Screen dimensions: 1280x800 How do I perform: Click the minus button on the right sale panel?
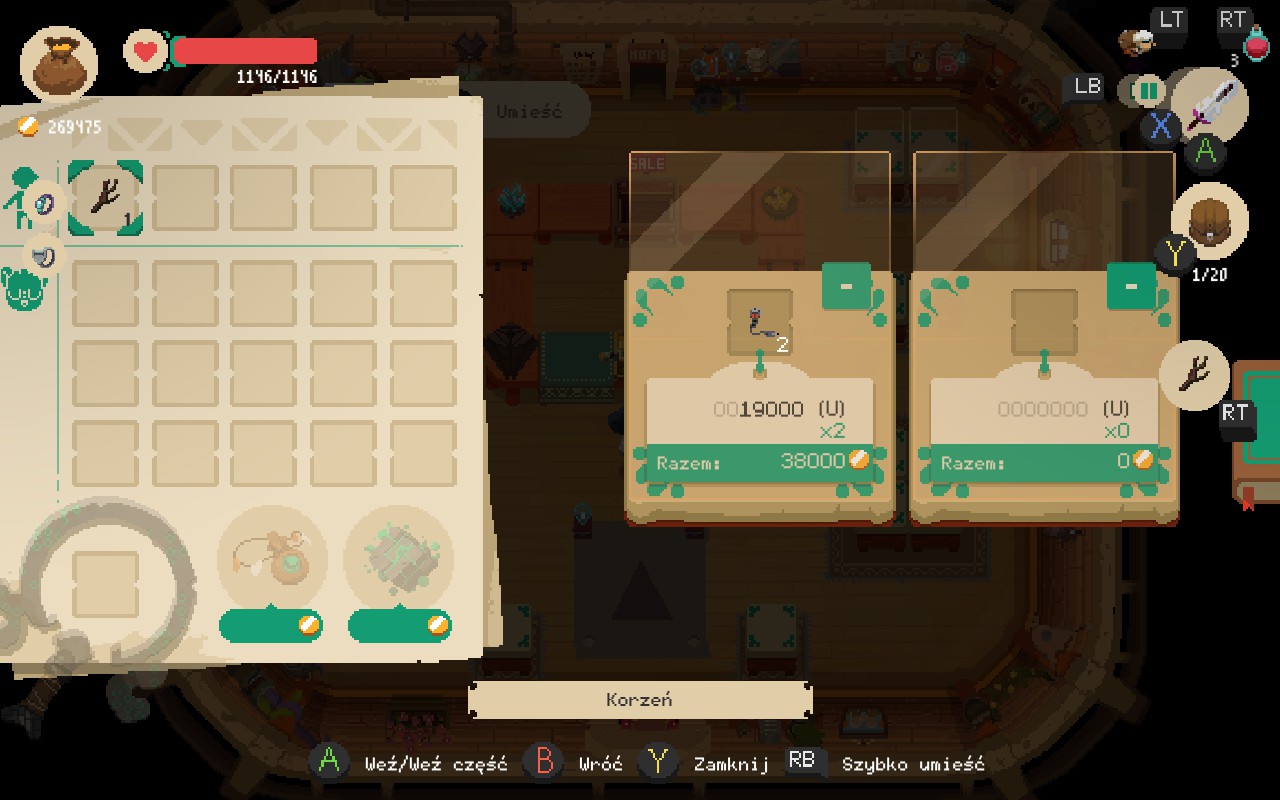click(1131, 286)
